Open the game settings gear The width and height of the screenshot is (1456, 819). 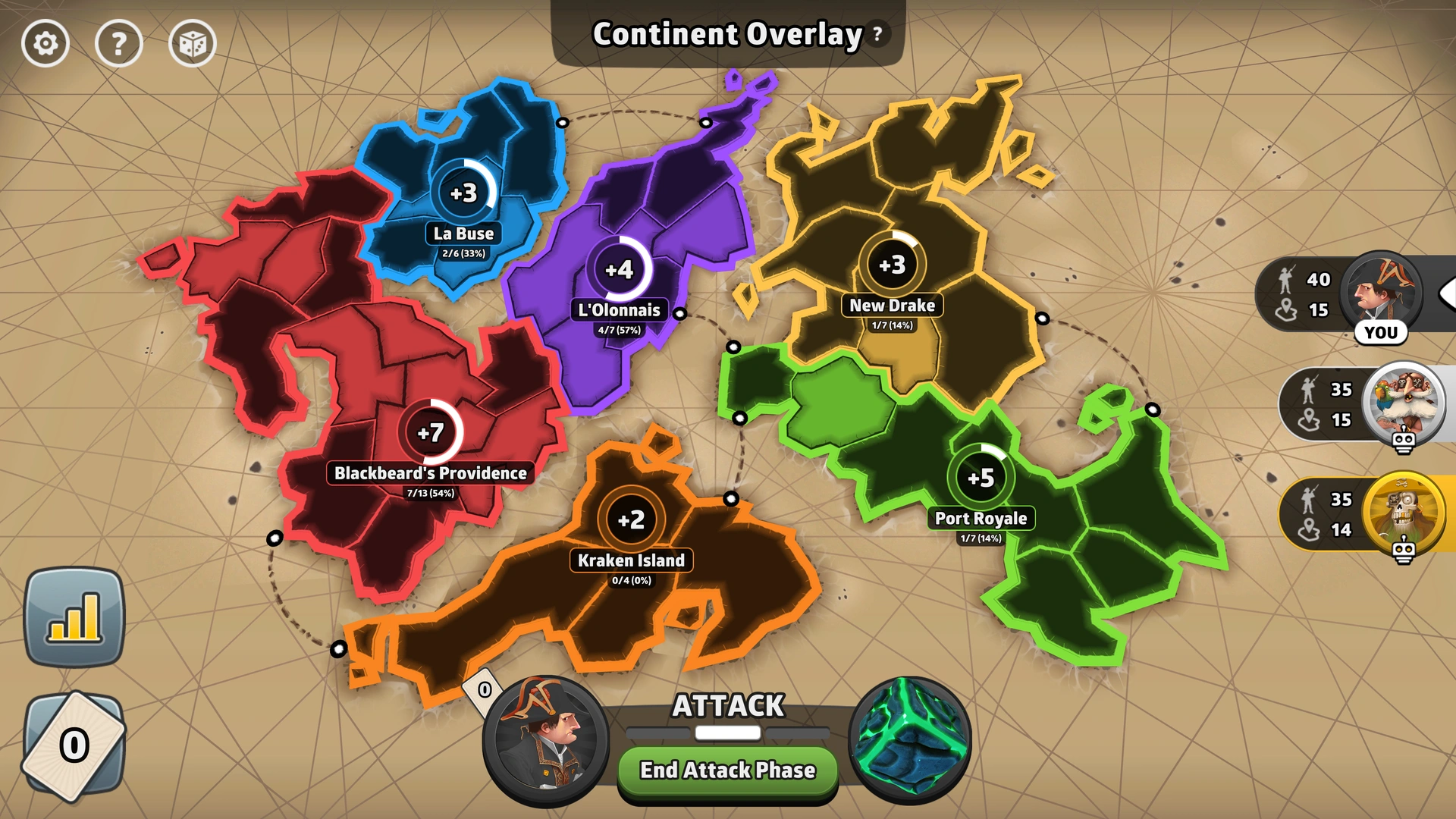tap(45, 44)
